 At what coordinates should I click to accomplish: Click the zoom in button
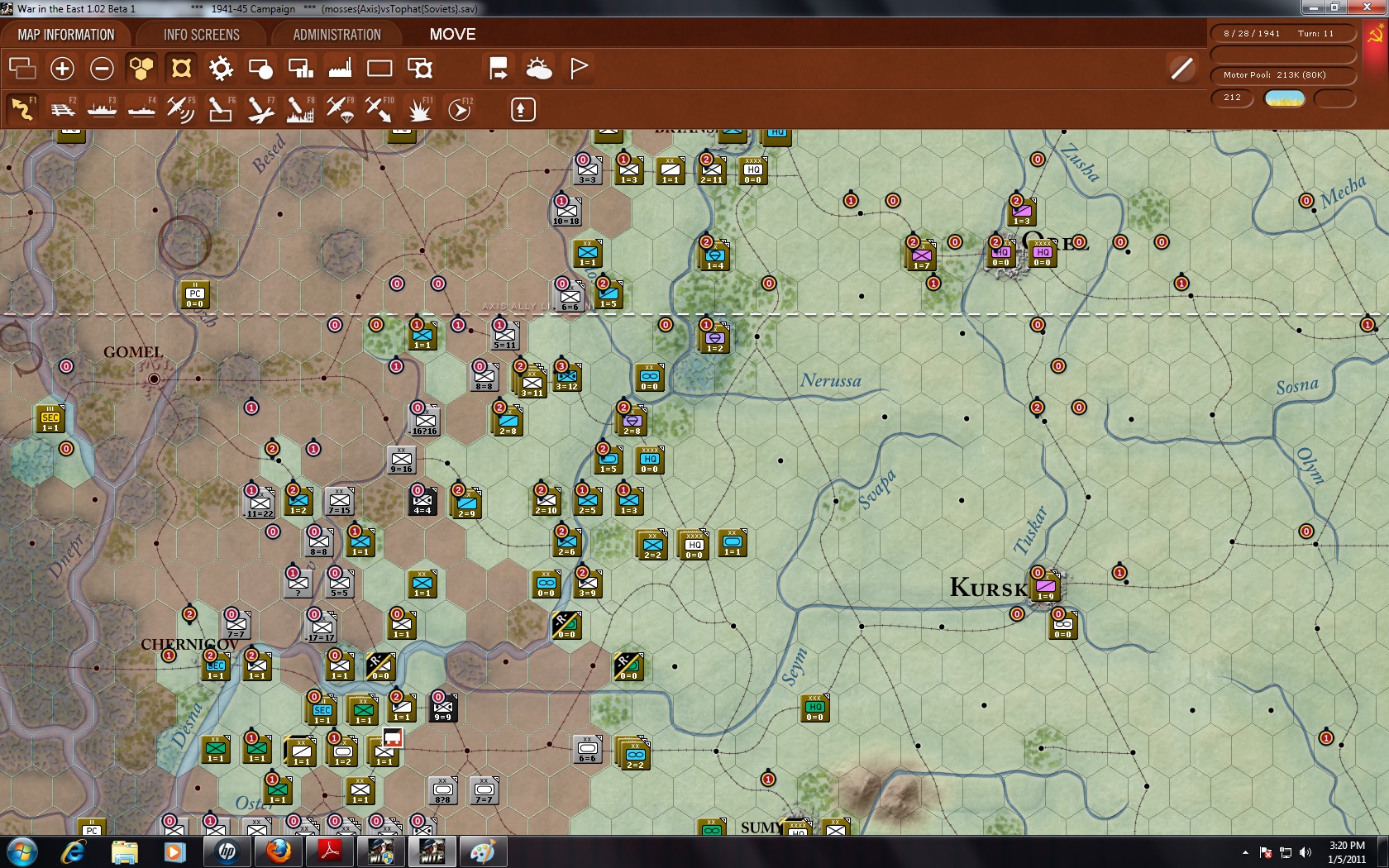pyautogui.click(x=62, y=68)
